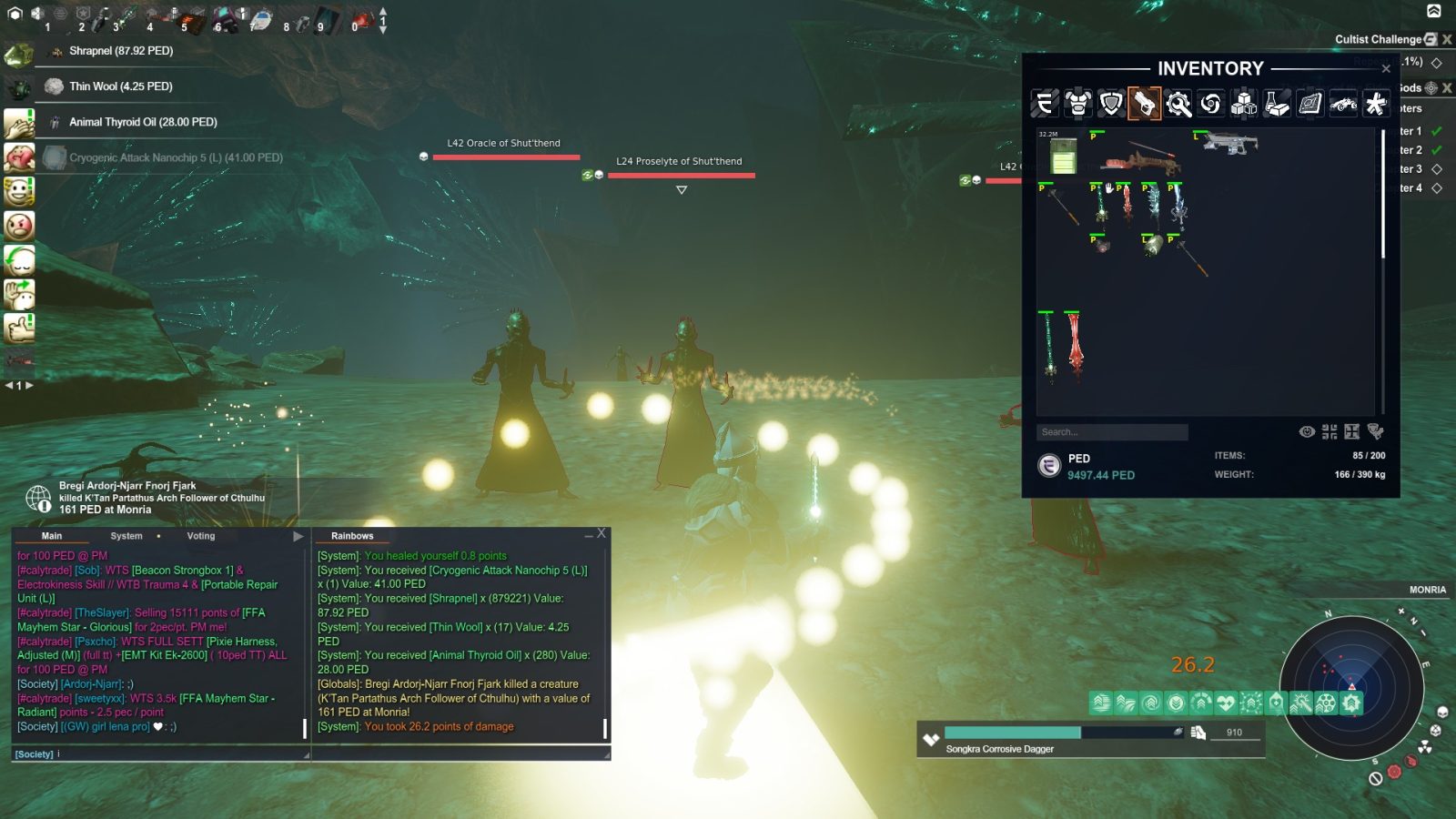Toggle the compact grid view in inventory
The height and width of the screenshot is (819, 1456).
[x=1330, y=431]
